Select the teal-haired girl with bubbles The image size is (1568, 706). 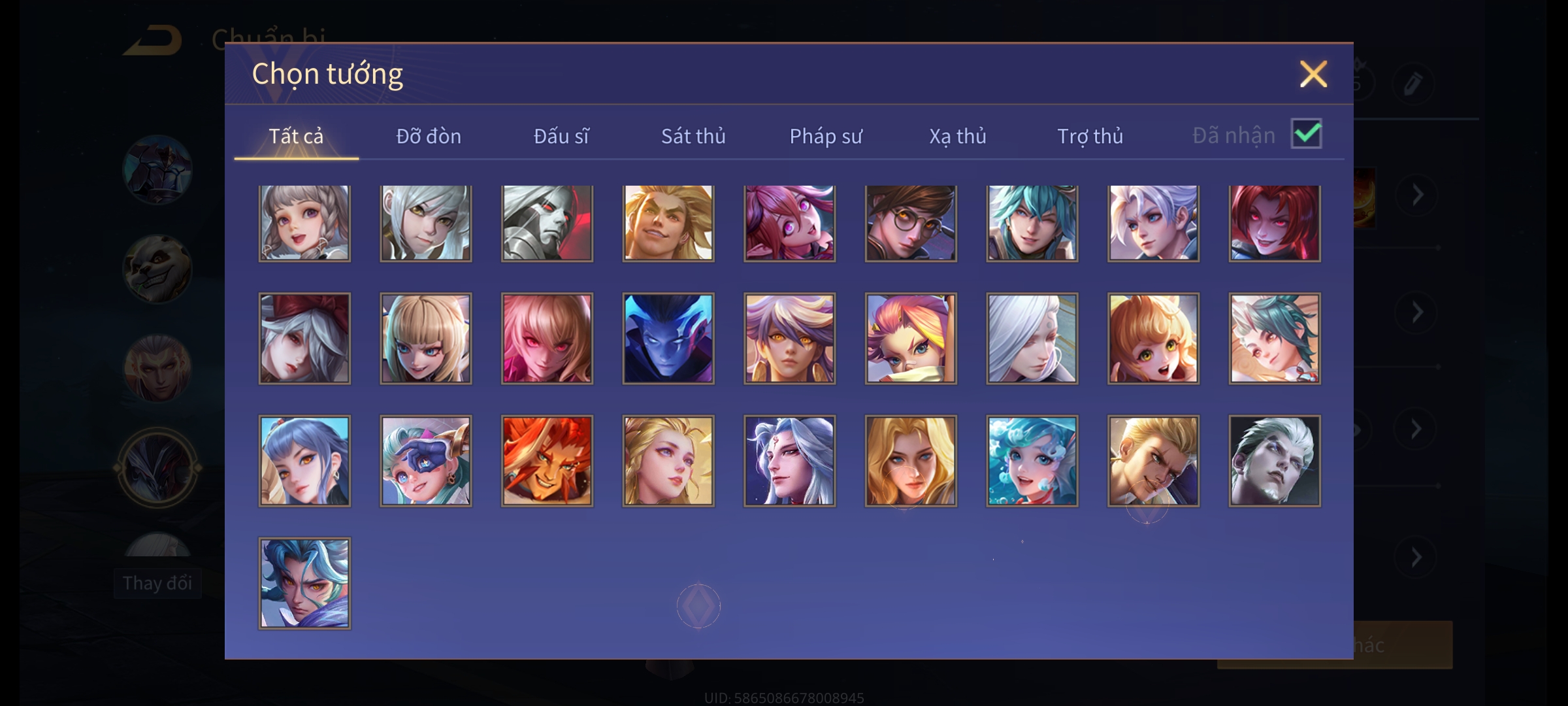tap(1032, 461)
